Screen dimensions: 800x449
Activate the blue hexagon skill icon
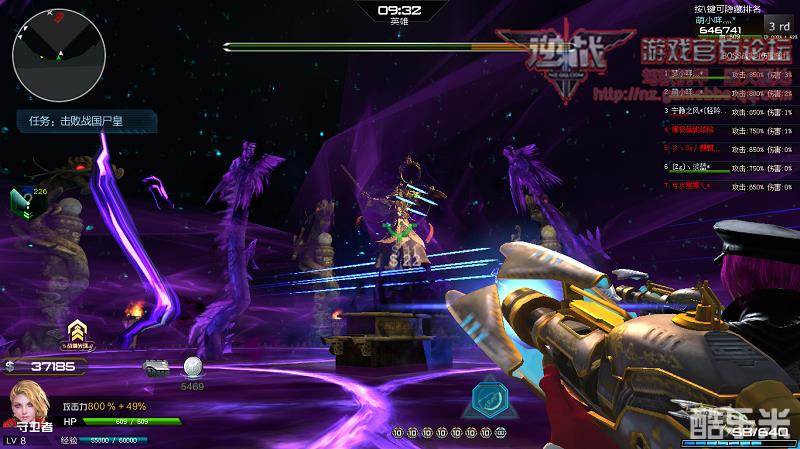(x=488, y=397)
